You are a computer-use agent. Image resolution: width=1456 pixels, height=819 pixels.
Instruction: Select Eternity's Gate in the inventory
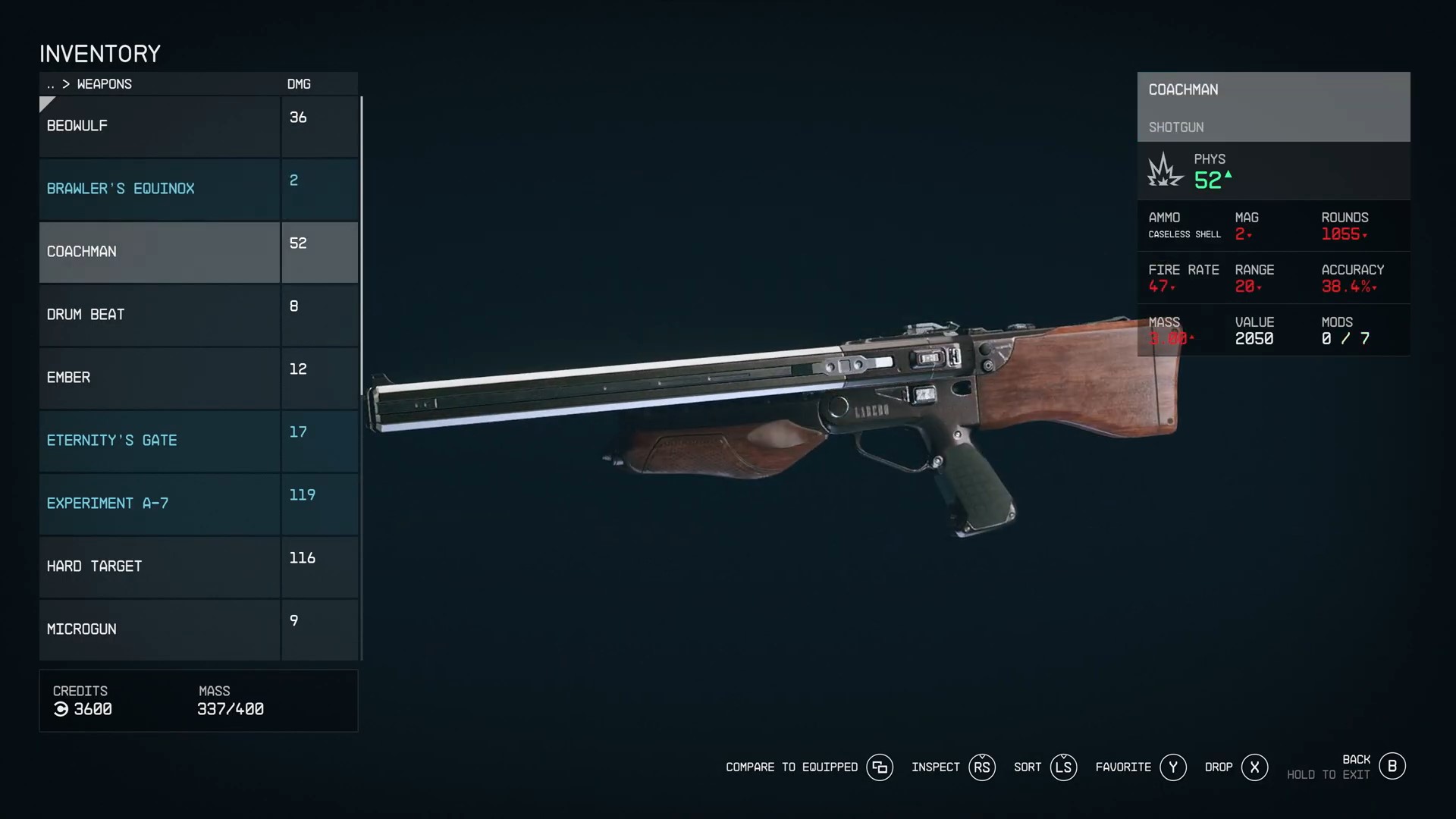tap(159, 441)
